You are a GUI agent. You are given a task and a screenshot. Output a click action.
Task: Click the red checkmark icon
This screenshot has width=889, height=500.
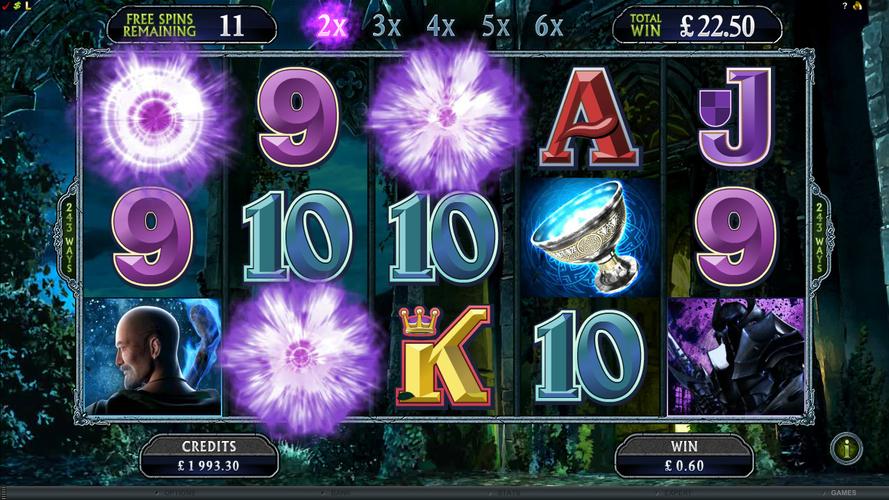(6, 5)
